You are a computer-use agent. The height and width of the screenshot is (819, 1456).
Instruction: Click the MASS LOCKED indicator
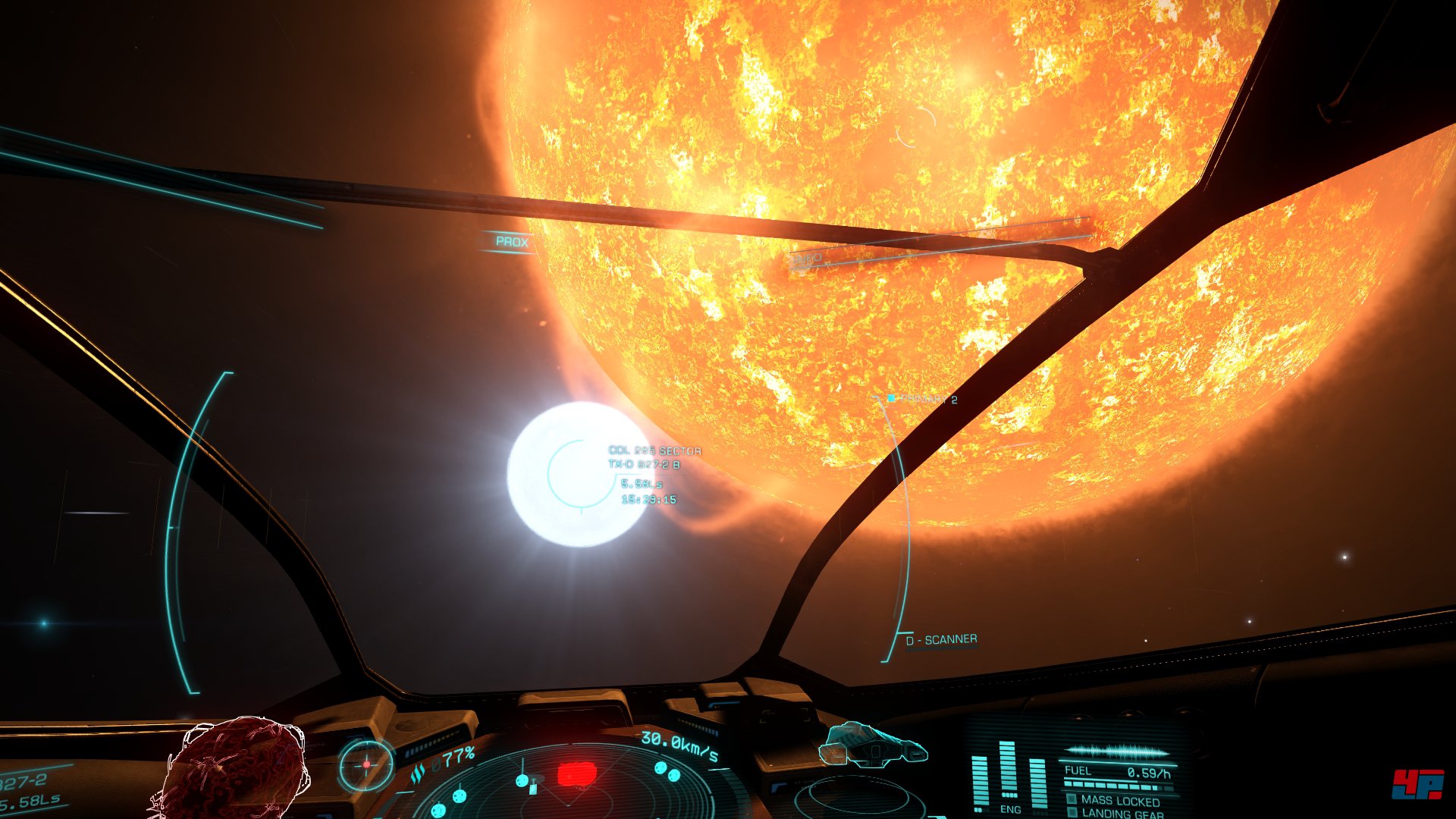[x=1119, y=801]
